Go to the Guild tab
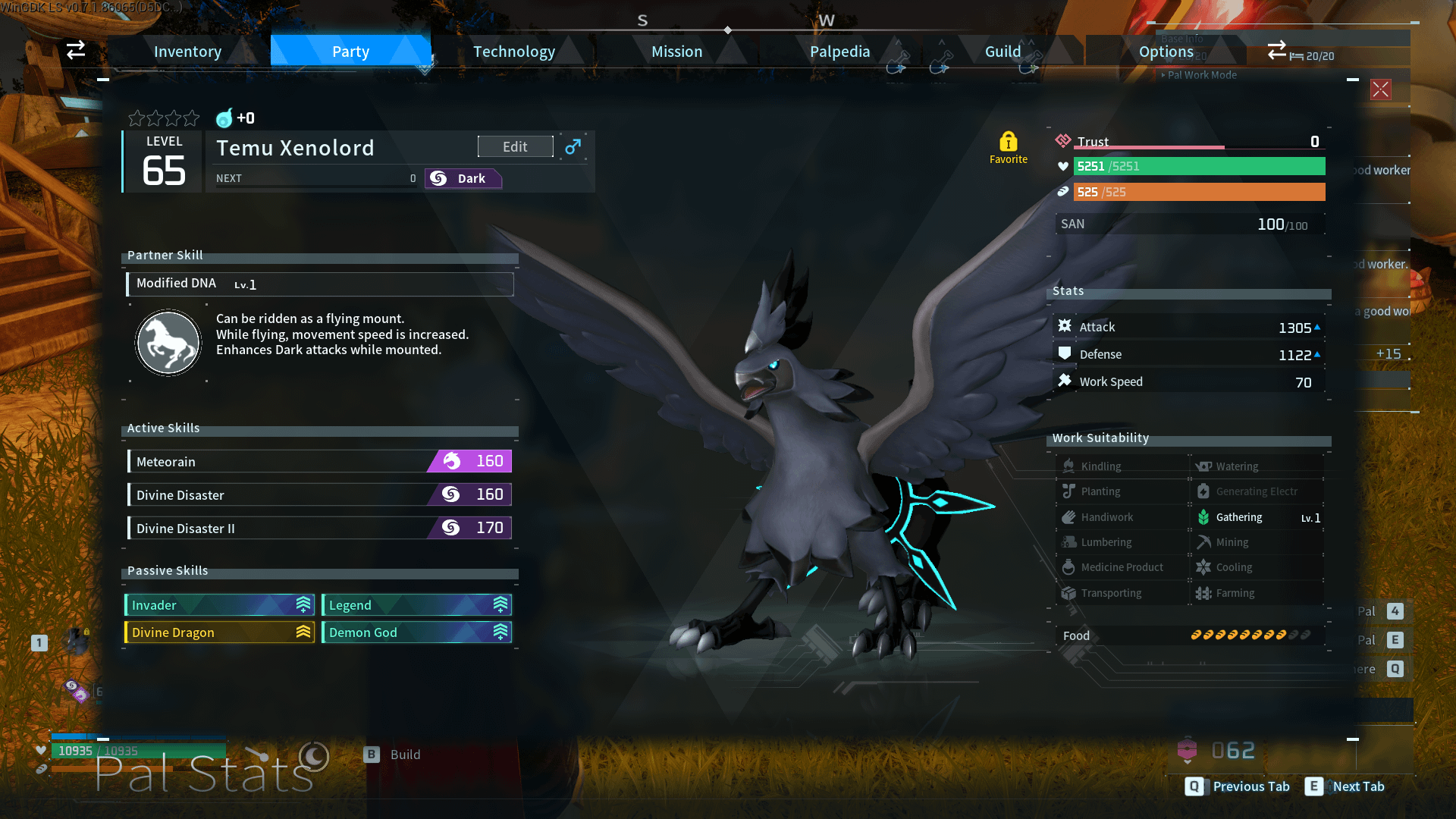This screenshot has height=819, width=1456. pos(1003,52)
